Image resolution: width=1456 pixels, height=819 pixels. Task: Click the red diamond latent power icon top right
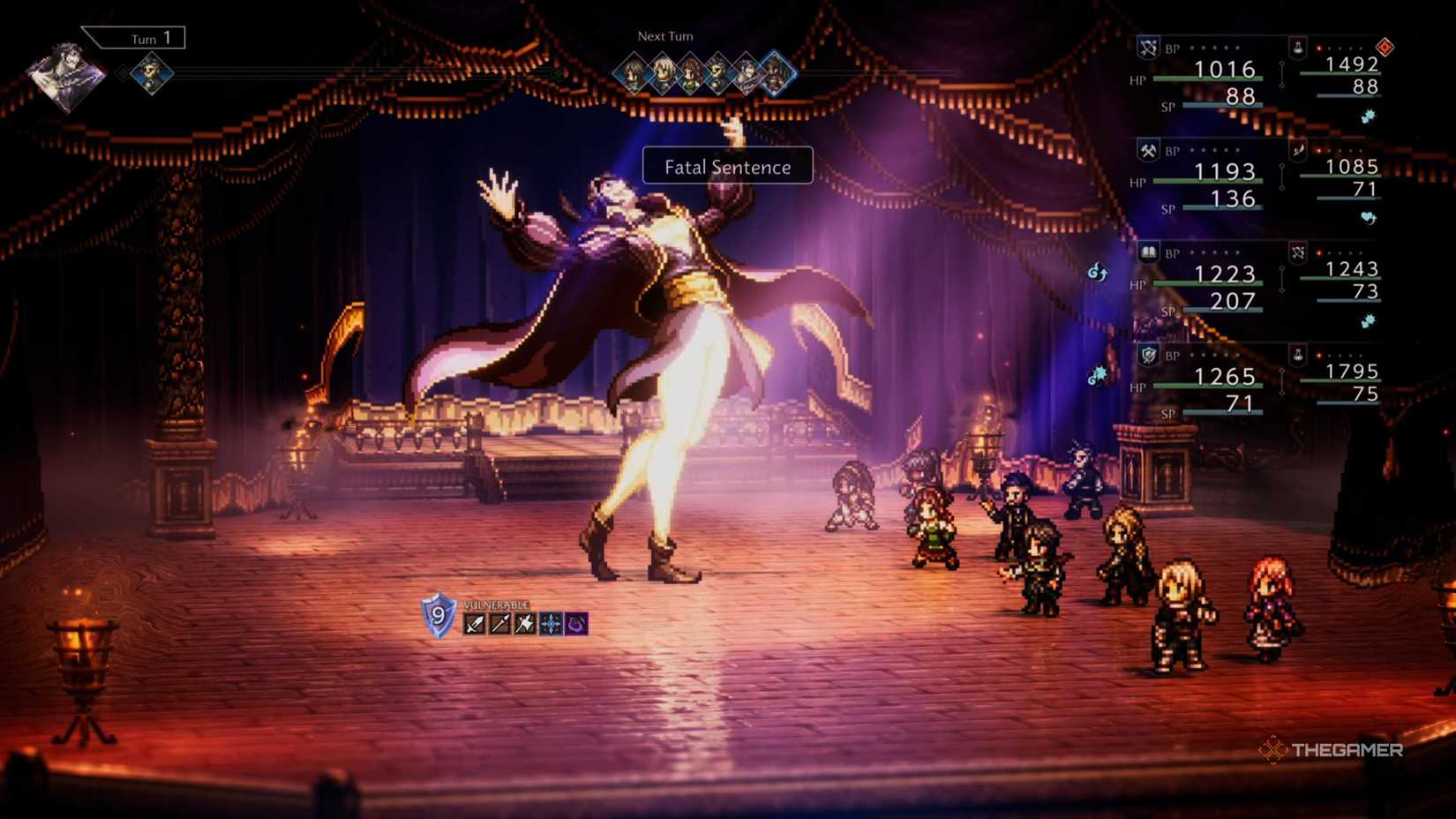1384,46
